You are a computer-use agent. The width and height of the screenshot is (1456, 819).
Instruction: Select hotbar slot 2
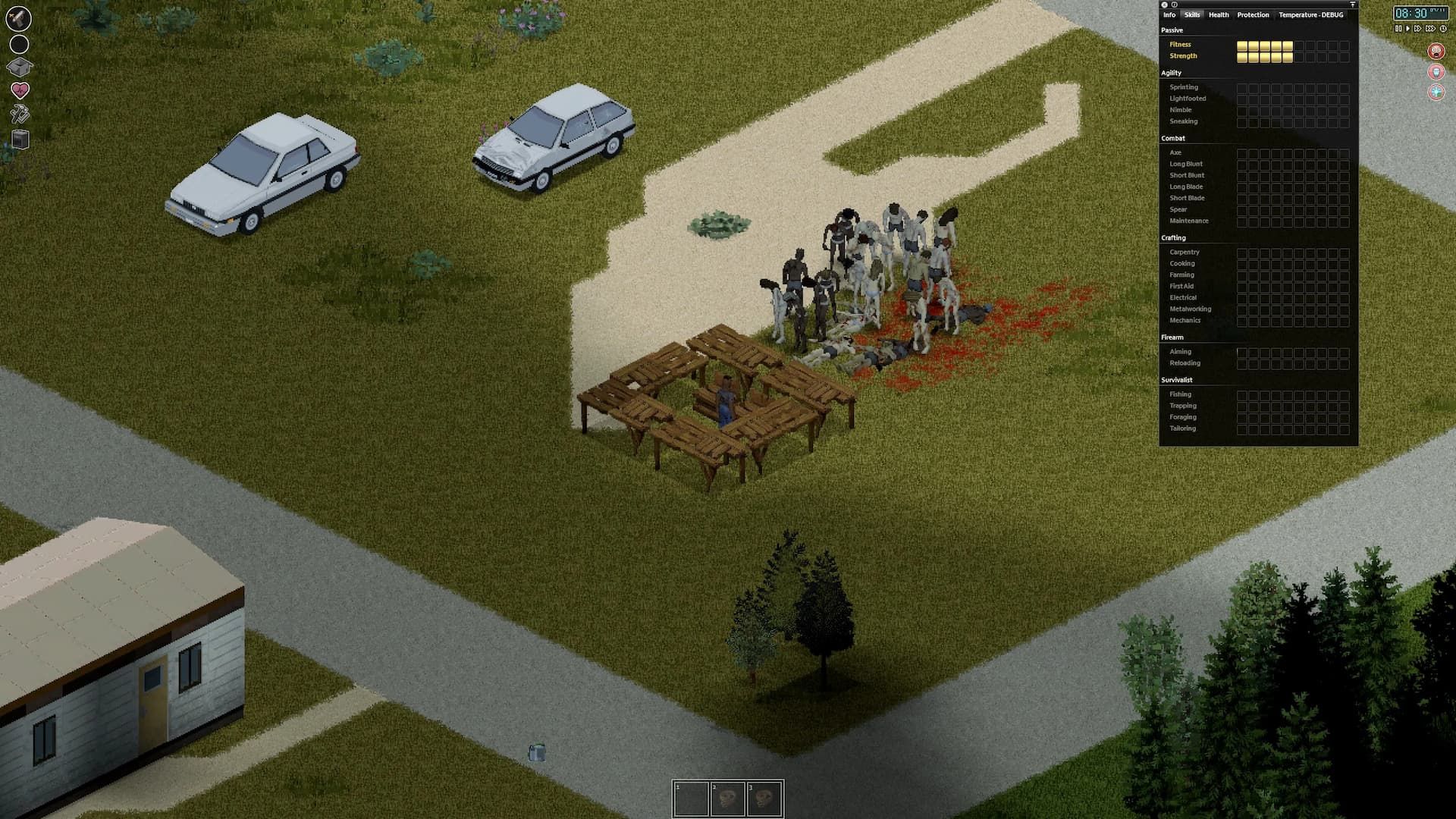[728, 797]
